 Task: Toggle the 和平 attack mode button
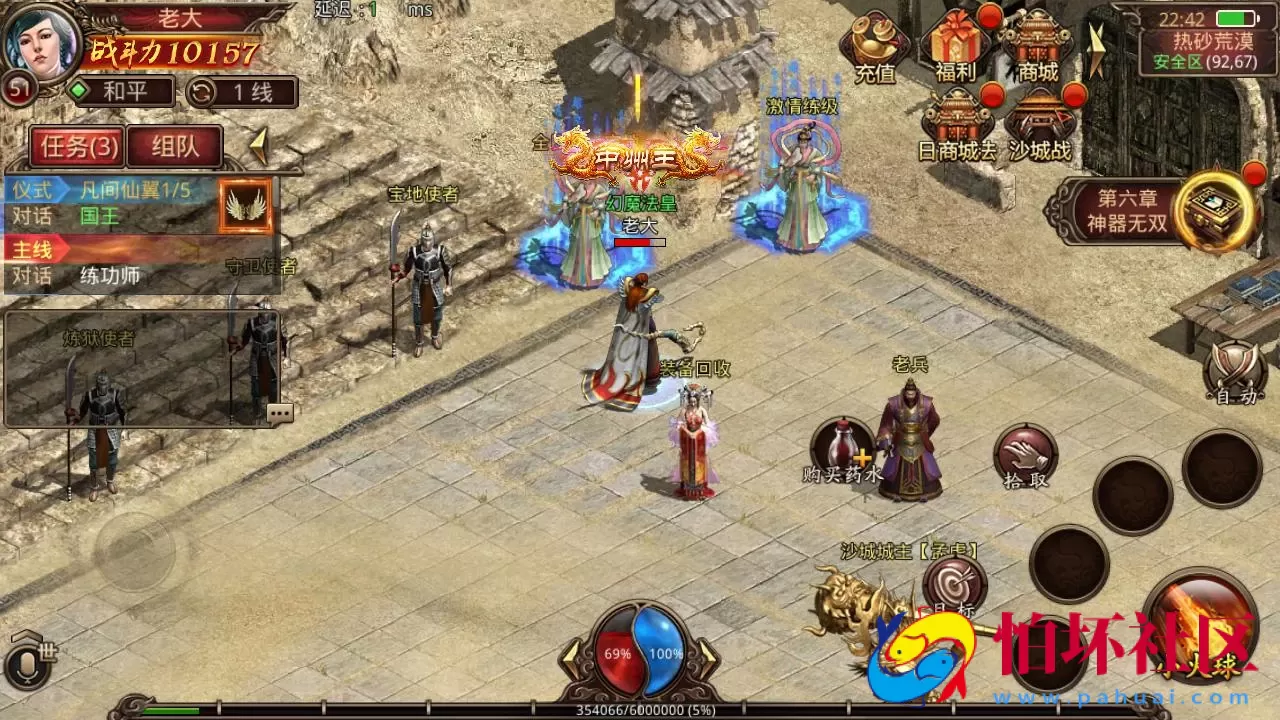(121, 92)
